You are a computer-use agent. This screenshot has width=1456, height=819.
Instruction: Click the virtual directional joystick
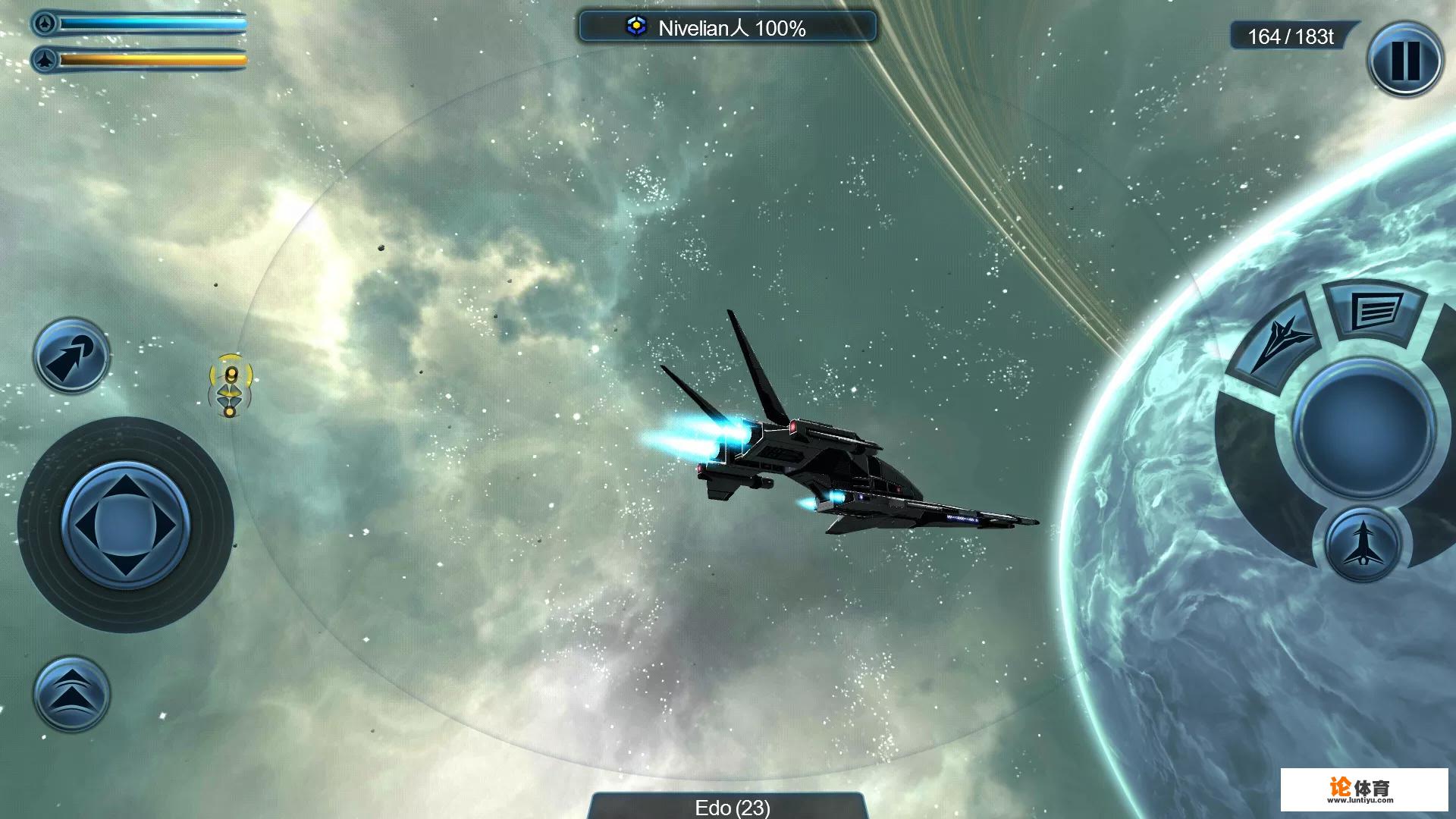coord(125,525)
